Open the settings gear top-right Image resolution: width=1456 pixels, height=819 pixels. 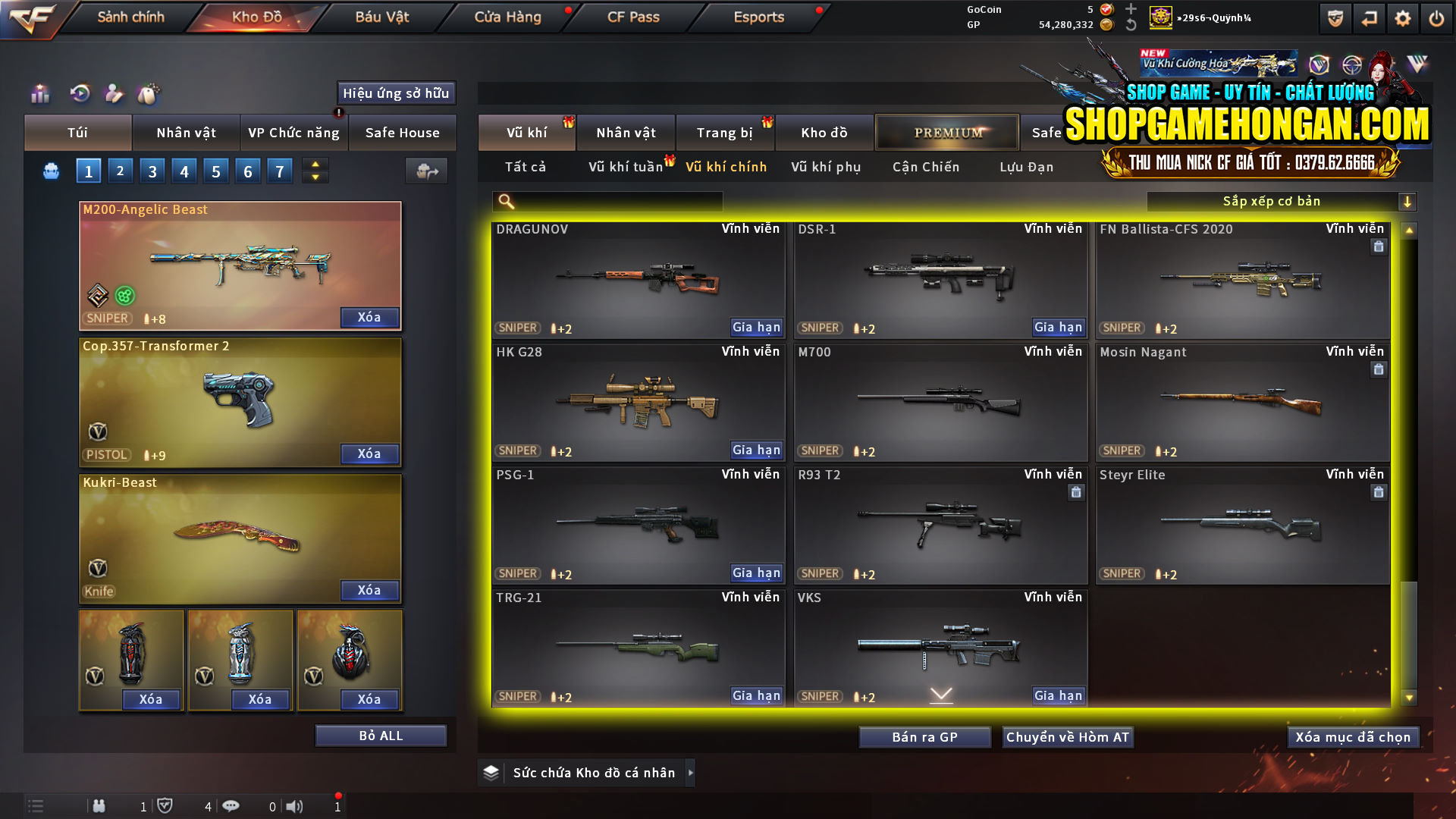click(x=1404, y=17)
